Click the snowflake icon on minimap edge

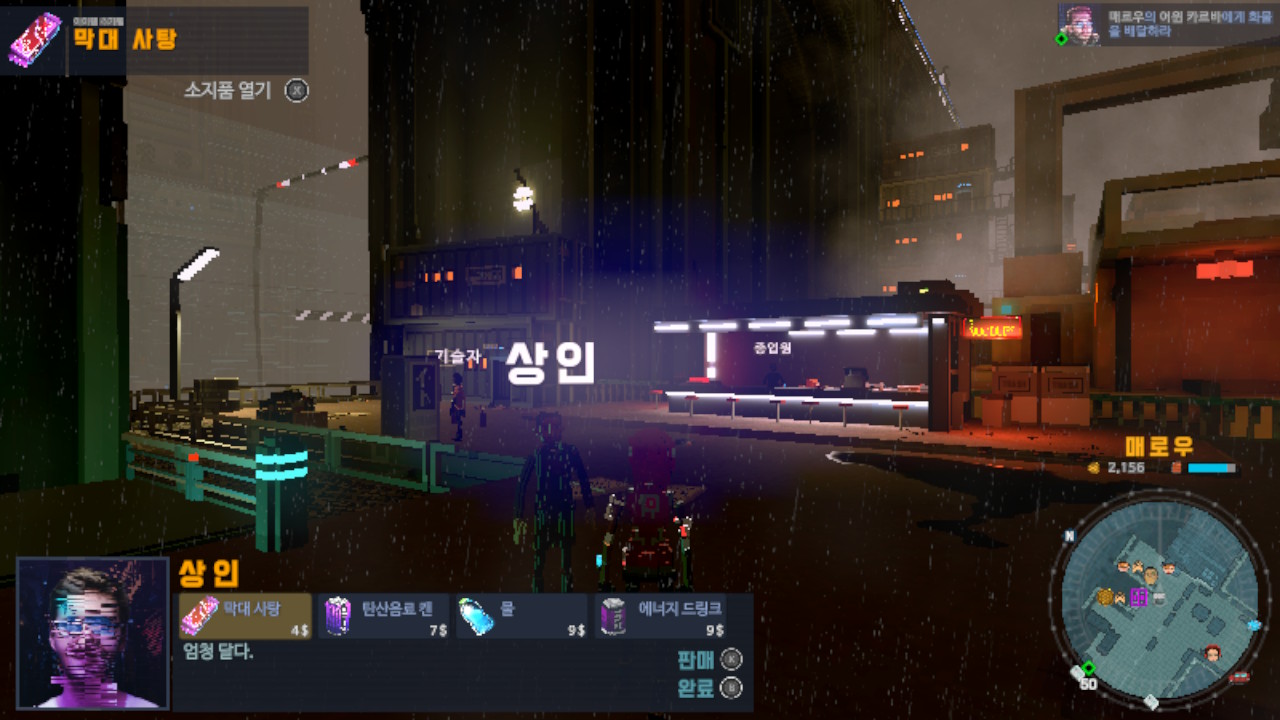coord(1253,625)
